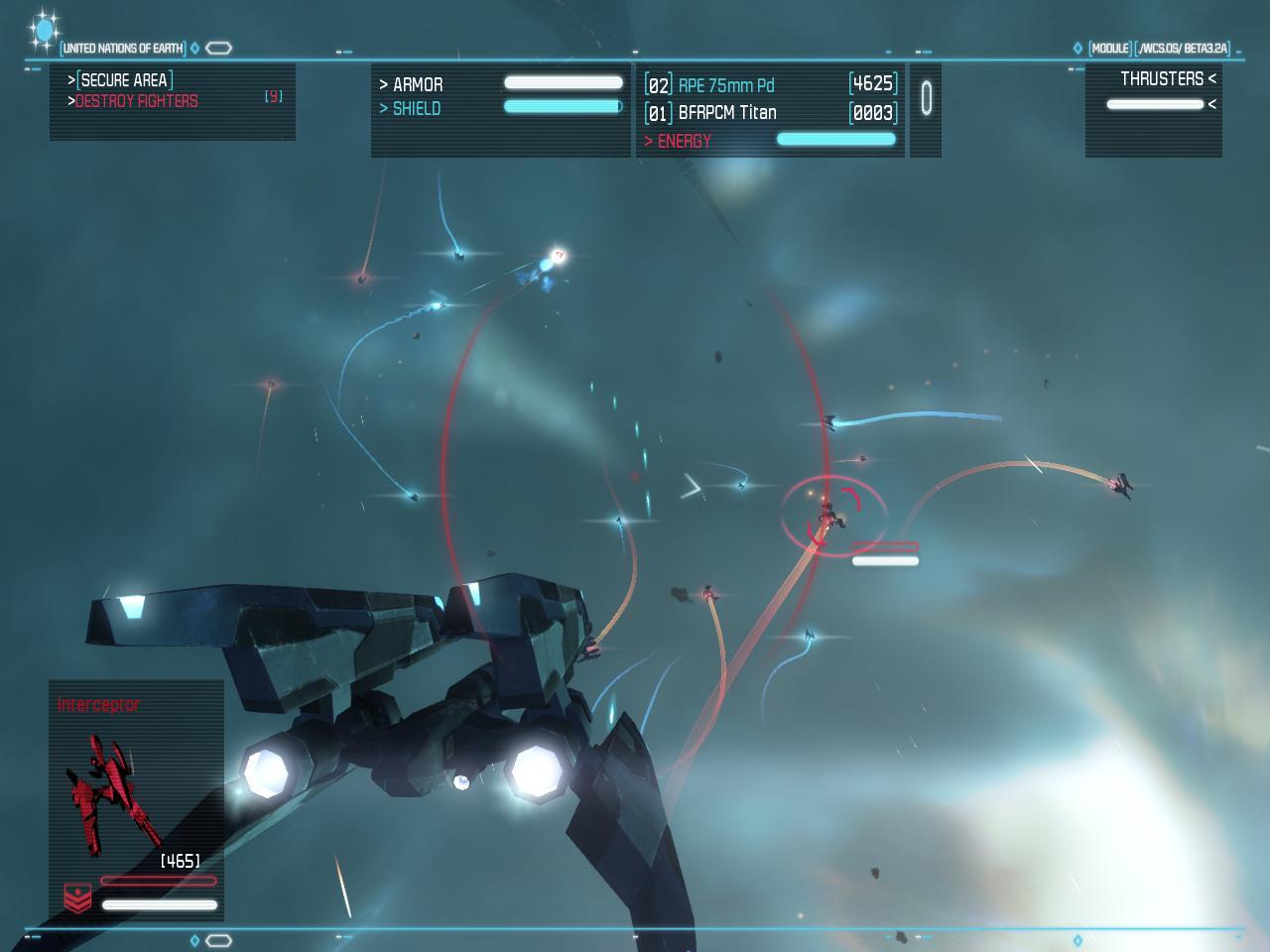Click the red chevron rank icon

pos(77,897)
